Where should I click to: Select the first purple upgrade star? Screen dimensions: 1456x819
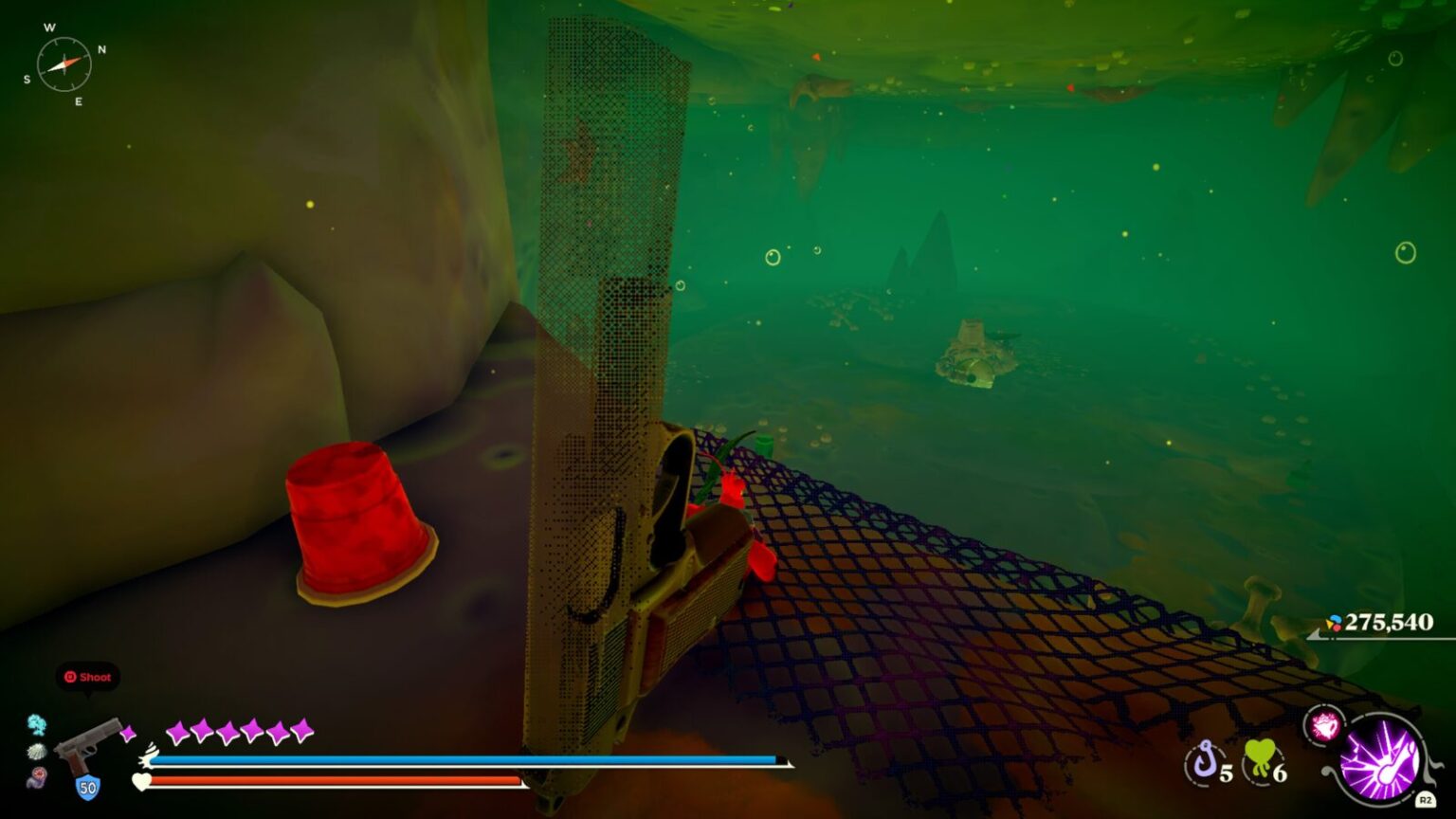click(x=176, y=731)
